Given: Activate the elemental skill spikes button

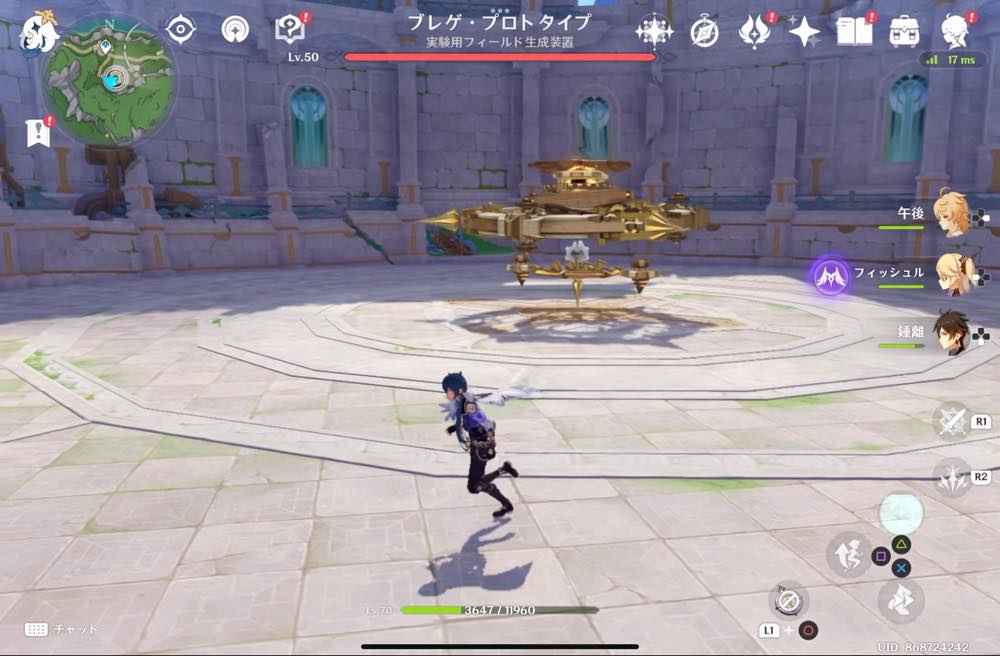Looking at the screenshot, I should pyautogui.click(x=951, y=478).
